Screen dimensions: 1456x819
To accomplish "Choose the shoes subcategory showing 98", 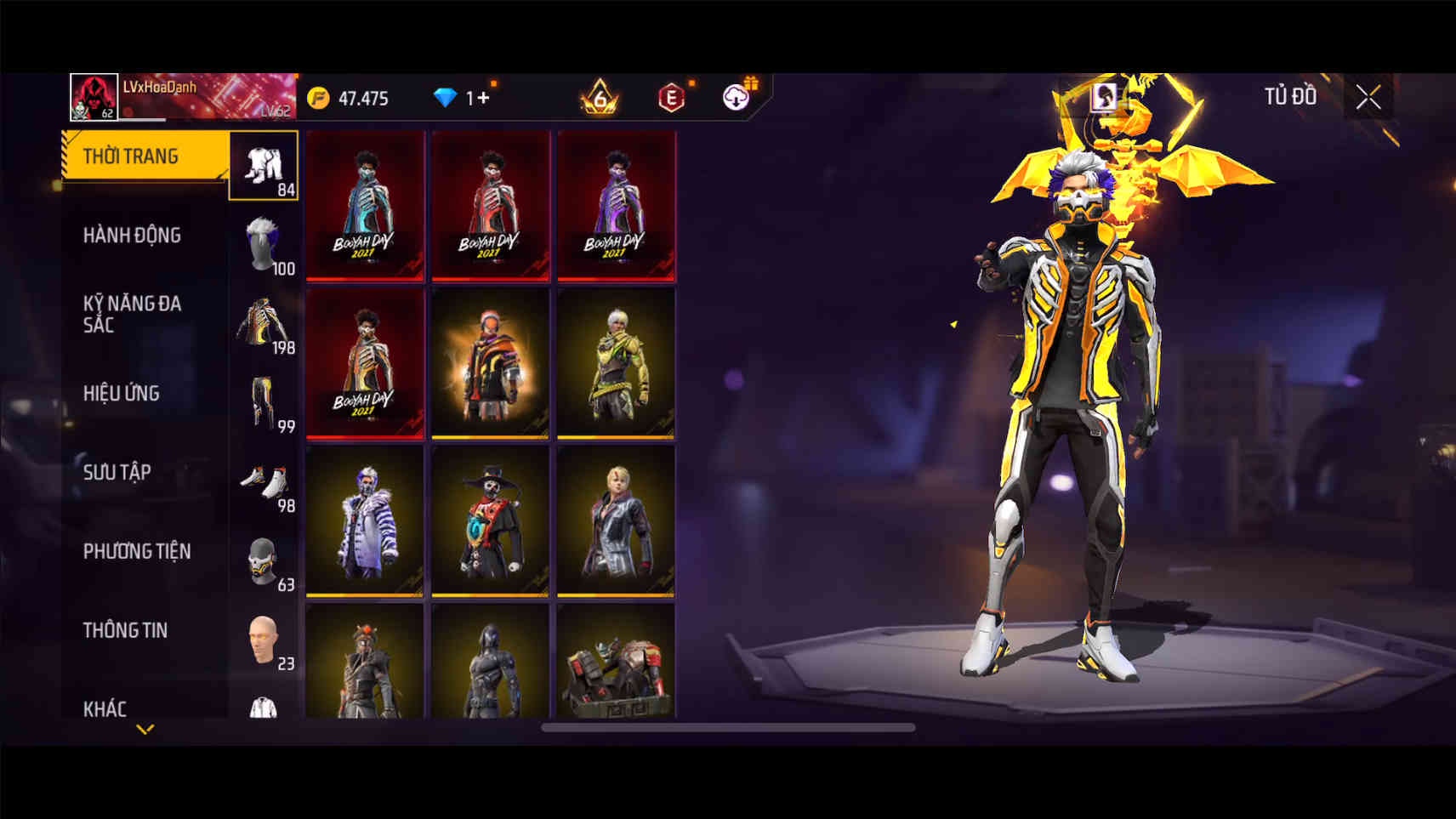I will (x=264, y=482).
